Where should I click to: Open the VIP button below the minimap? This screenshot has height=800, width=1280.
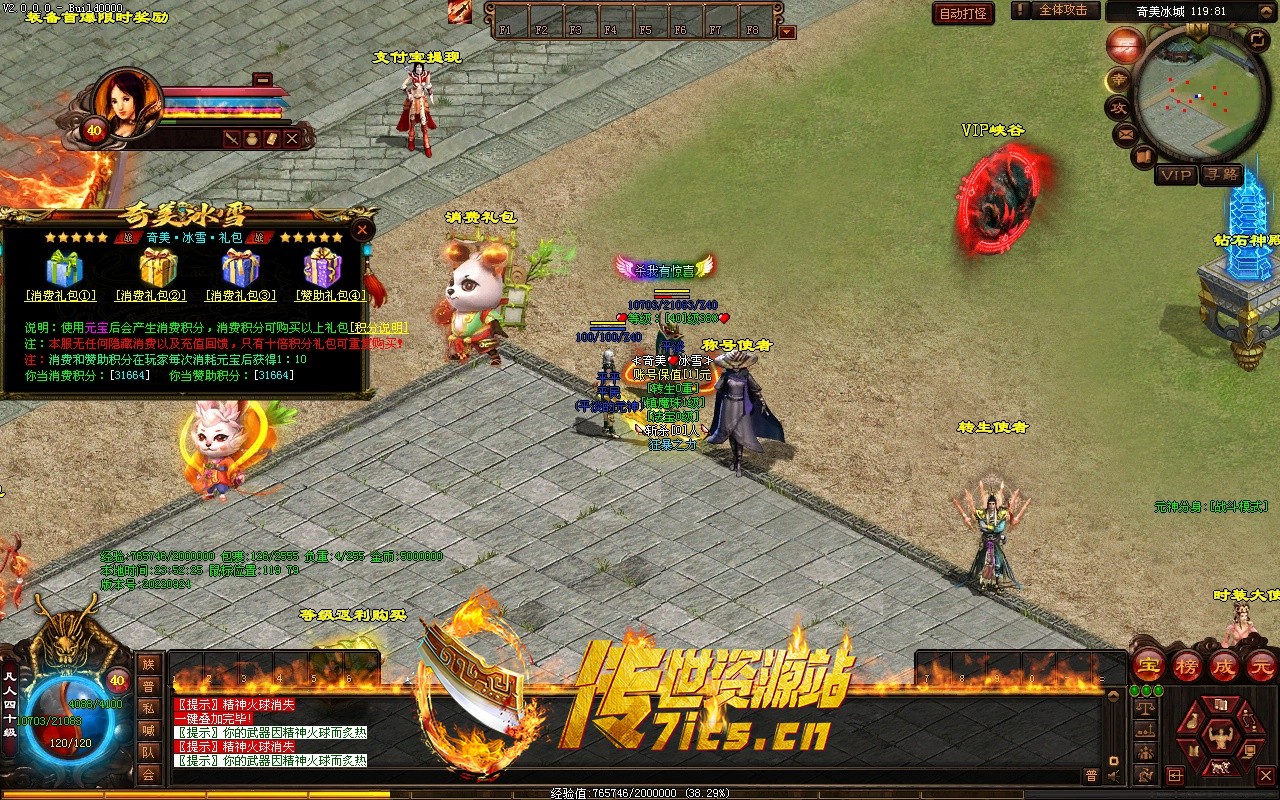[1176, 175]
